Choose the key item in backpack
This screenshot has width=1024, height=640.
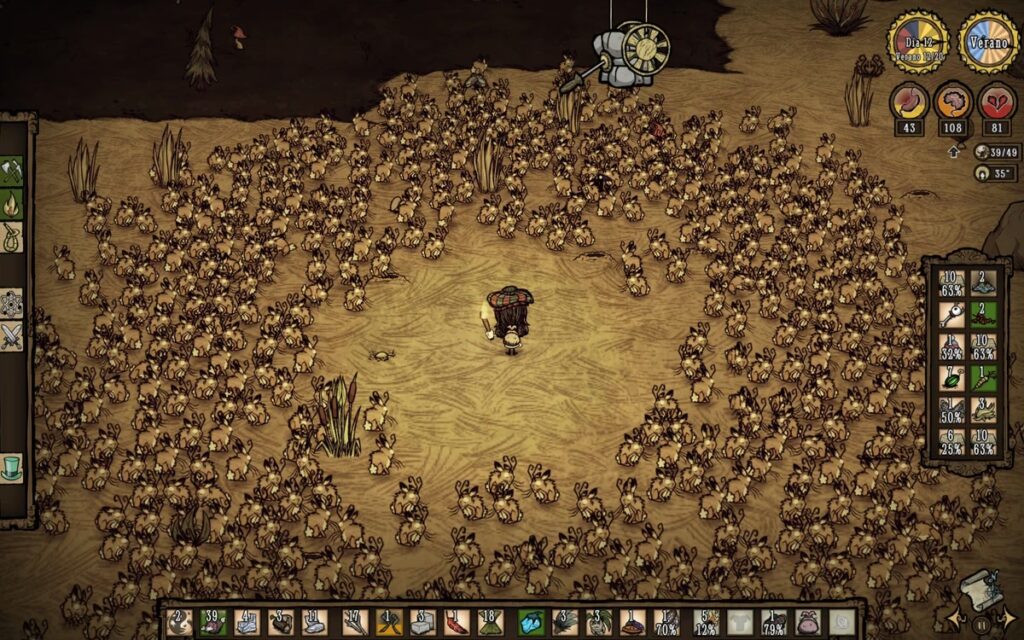click(951, 315)
